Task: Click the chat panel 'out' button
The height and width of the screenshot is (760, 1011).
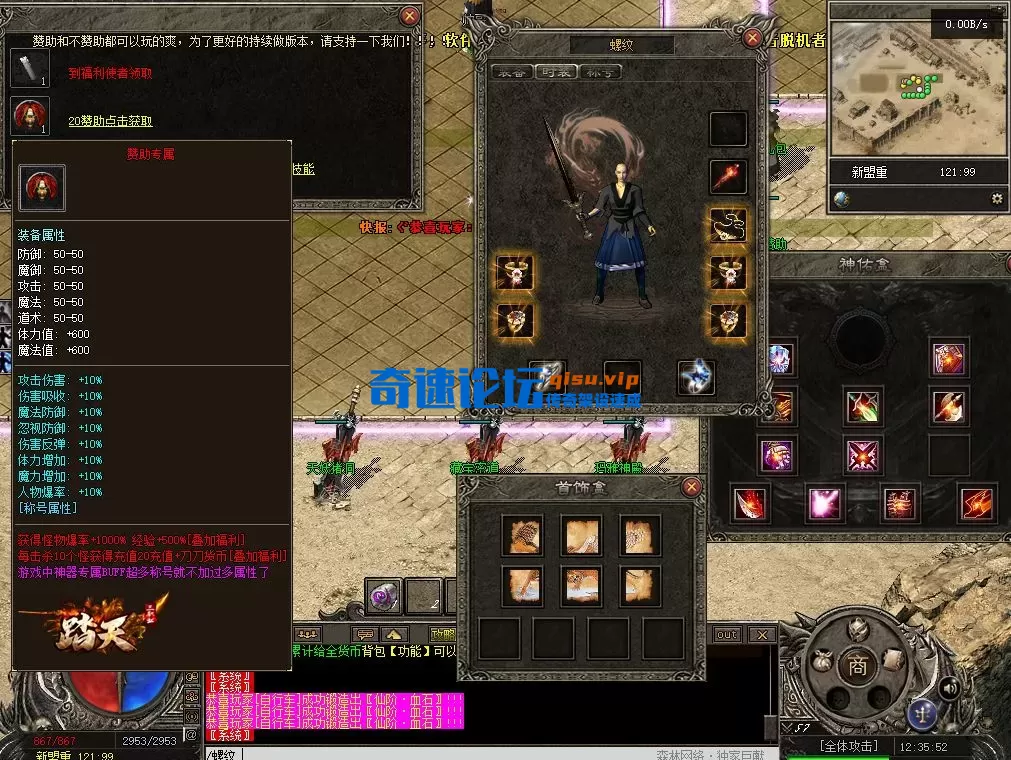Action: (x=727, y=635)
